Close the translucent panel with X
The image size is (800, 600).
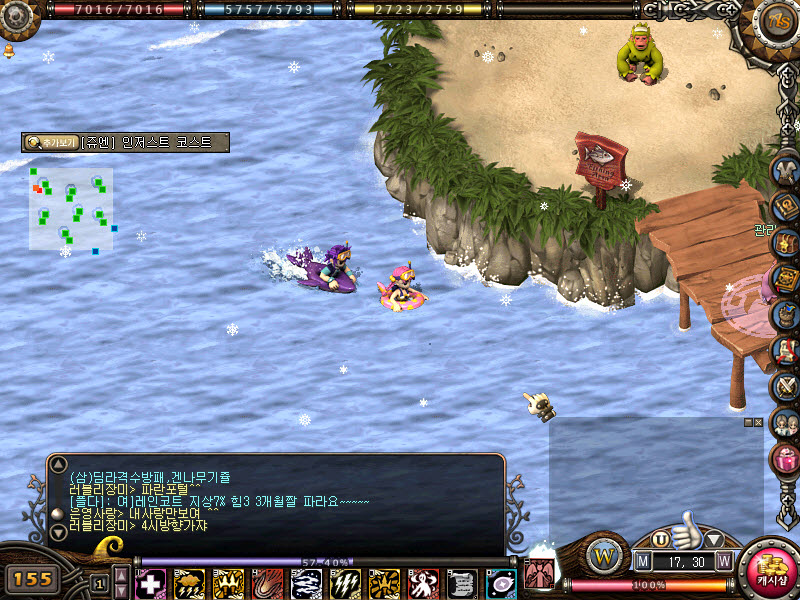(758, 423)
